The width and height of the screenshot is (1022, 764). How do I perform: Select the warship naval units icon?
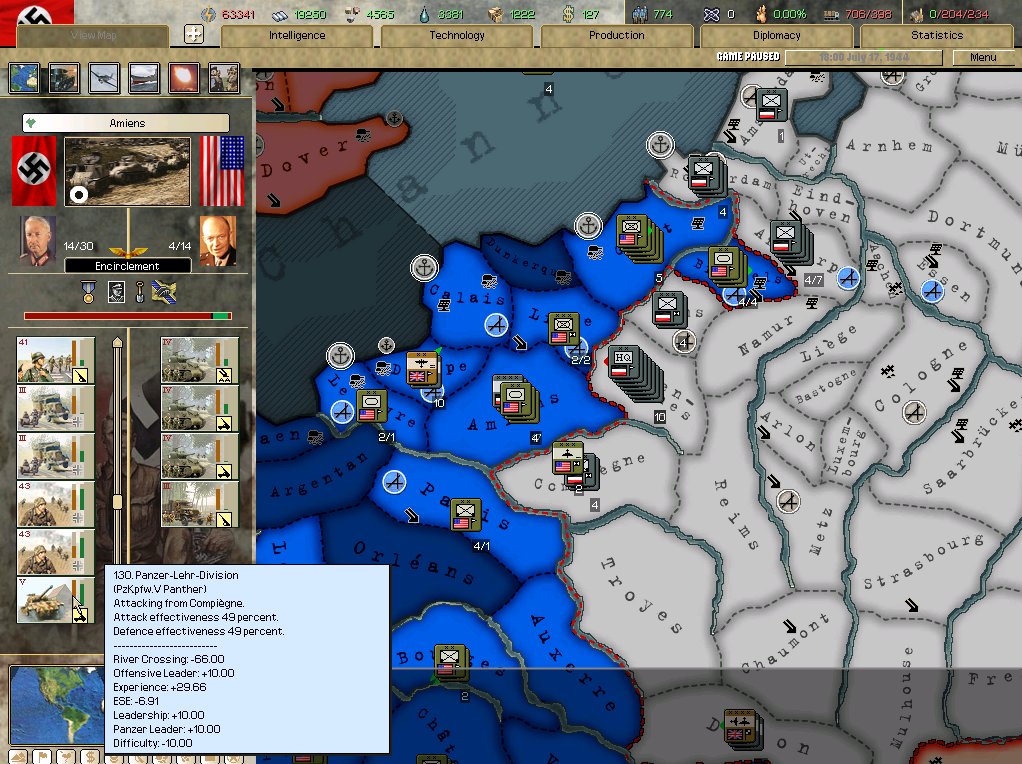144,78
